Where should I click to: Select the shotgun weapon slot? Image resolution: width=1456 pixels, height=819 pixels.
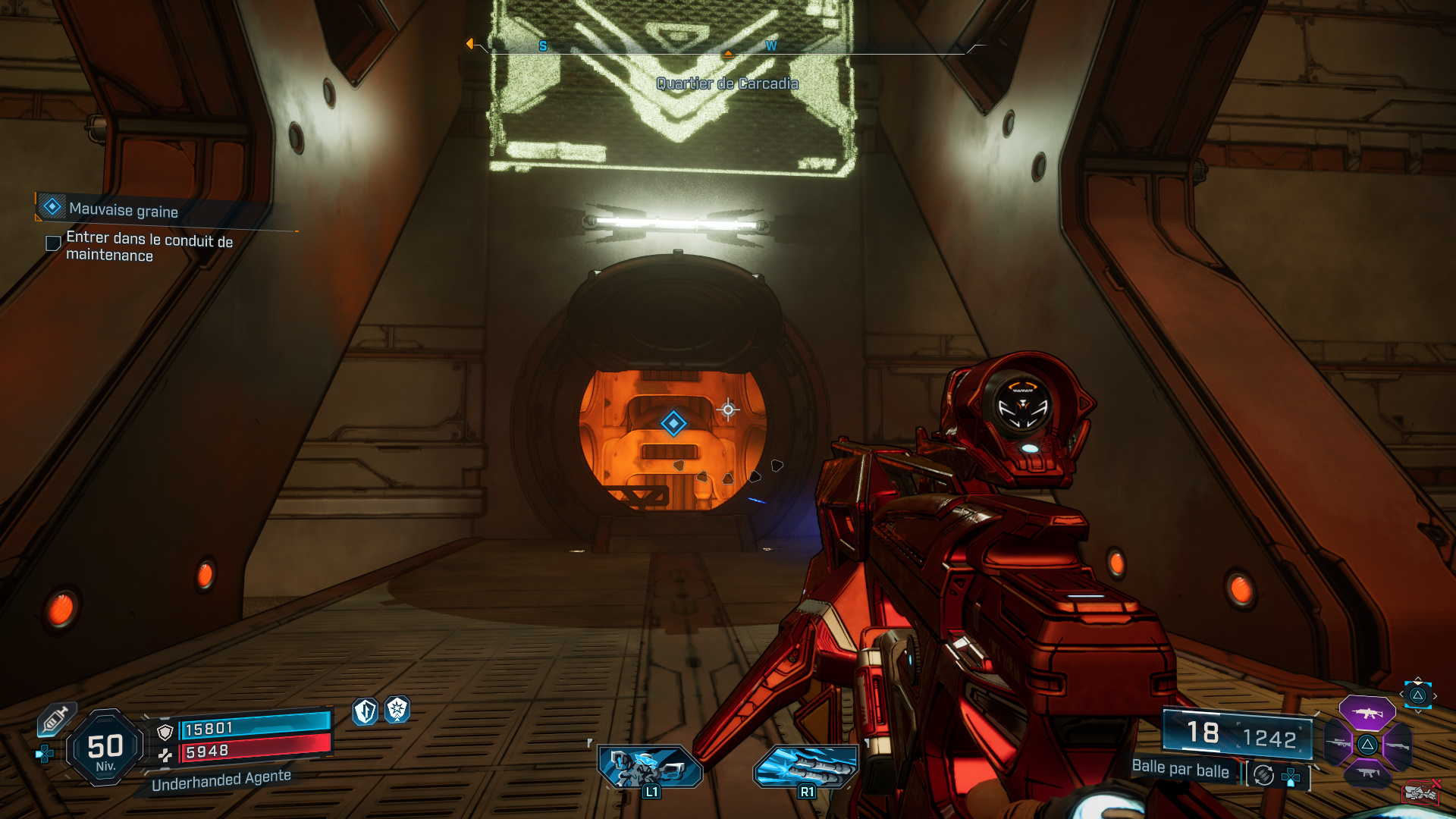(1398, 746)
